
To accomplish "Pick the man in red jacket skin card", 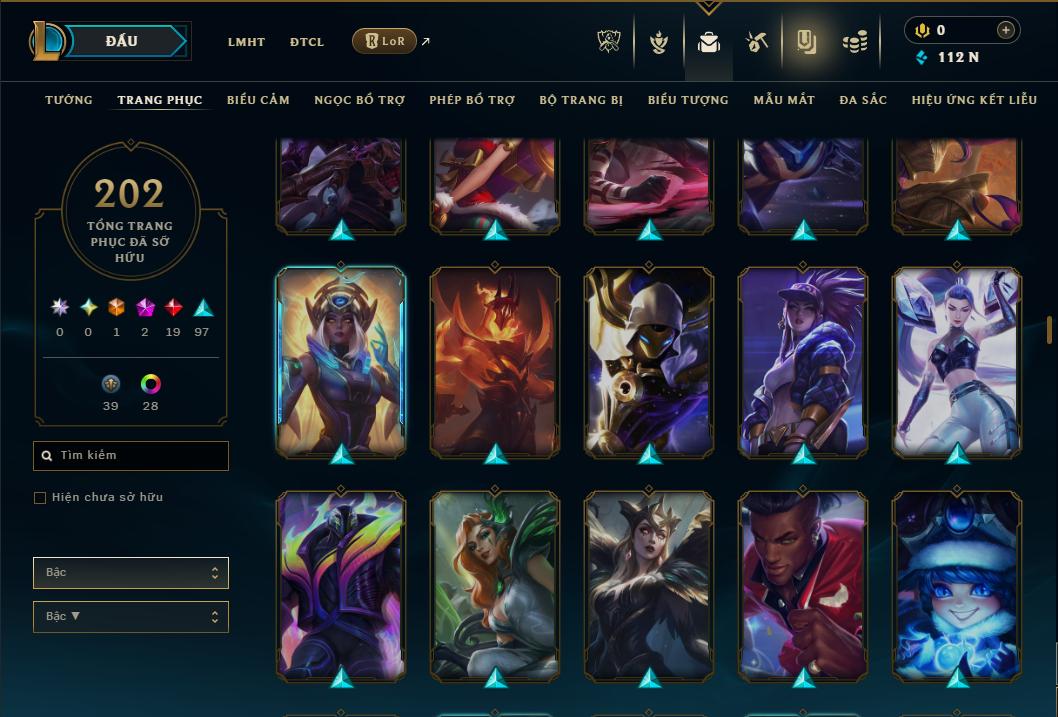I will 803,585.
